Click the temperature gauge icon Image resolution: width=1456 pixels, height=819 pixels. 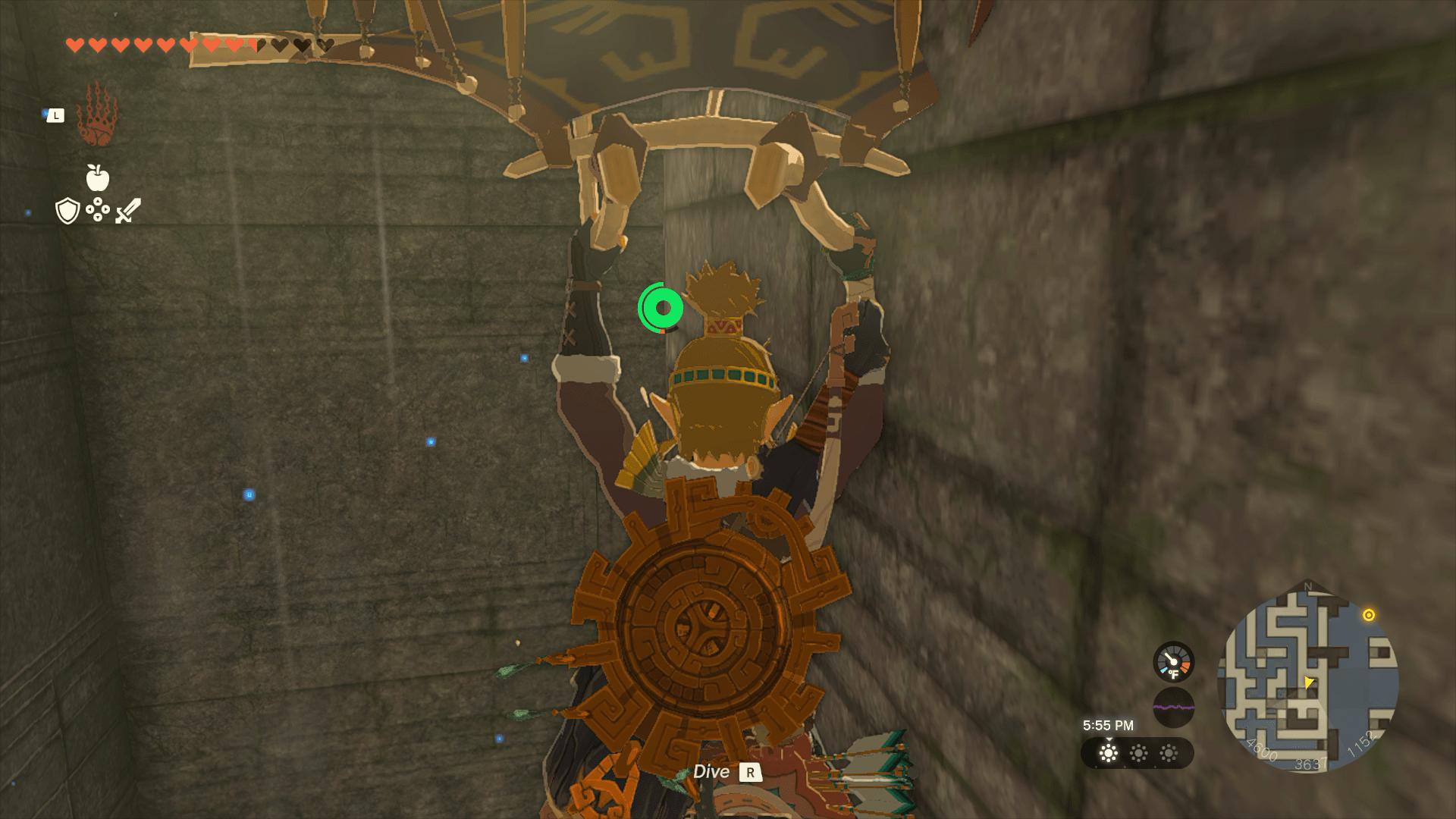coord(1173,662)
